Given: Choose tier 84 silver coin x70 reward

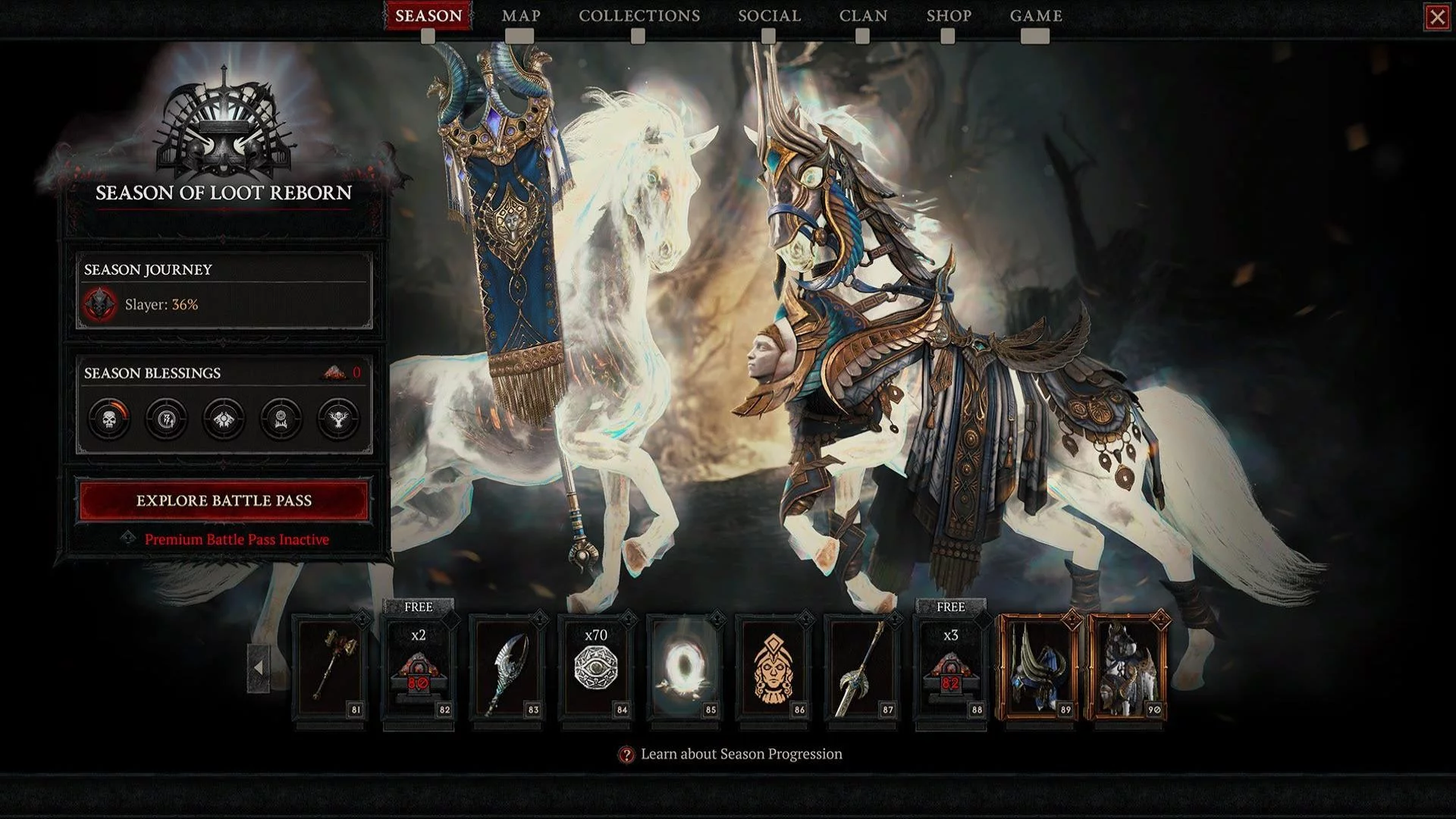Looking at the screenshot, I should 596,667.
